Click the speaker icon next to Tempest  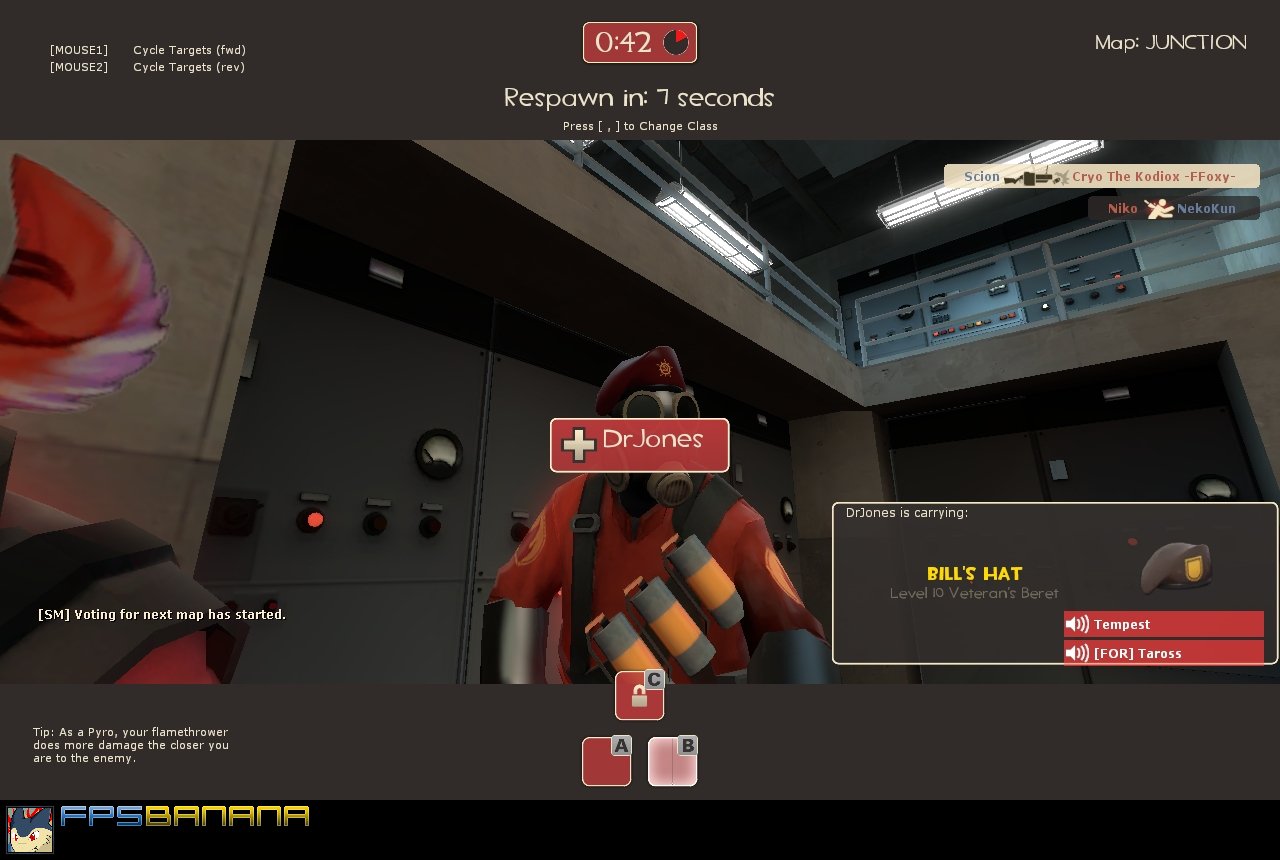1075,623
